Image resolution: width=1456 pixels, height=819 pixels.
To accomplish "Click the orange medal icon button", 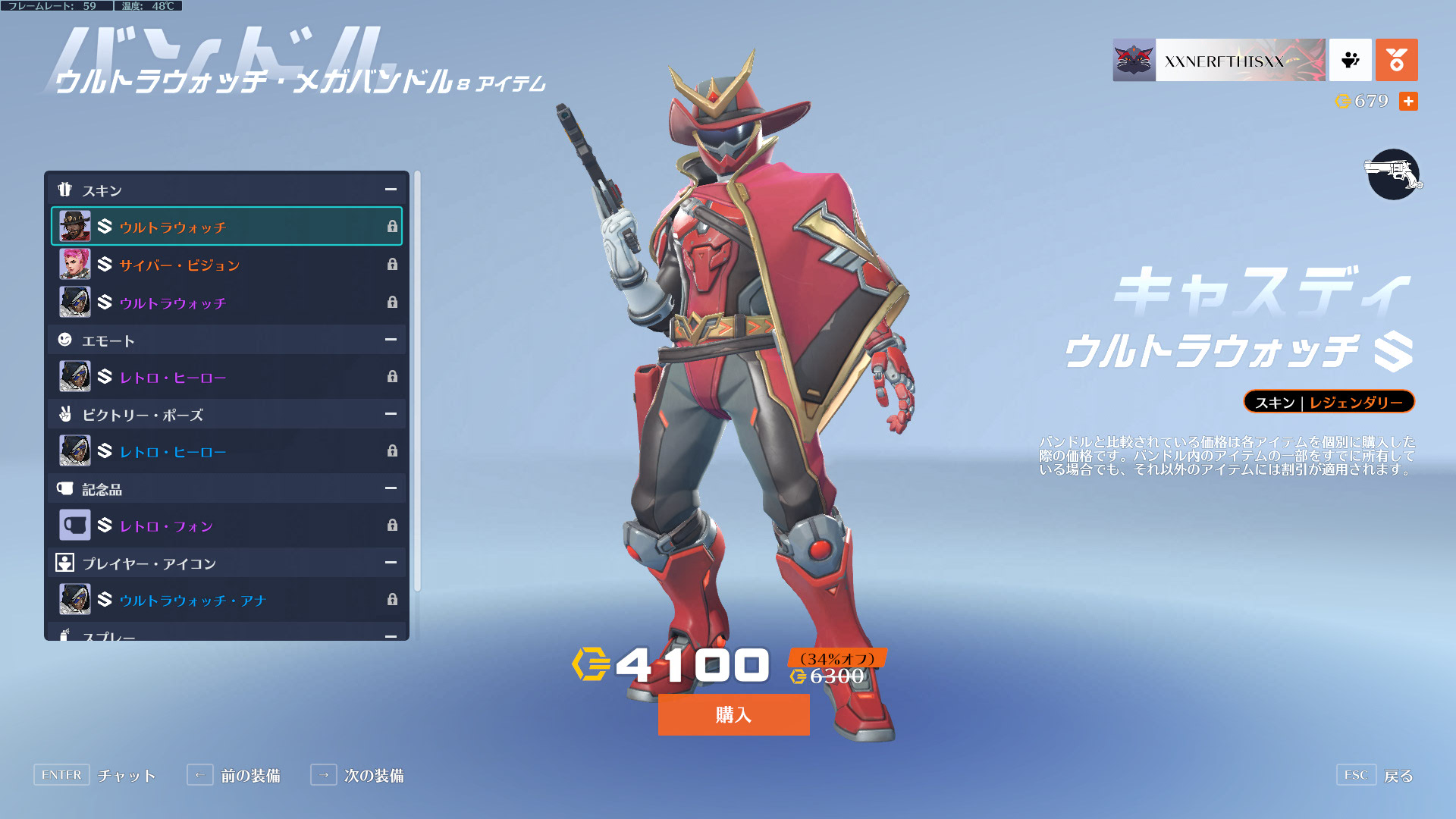I will coord(1396,60).
